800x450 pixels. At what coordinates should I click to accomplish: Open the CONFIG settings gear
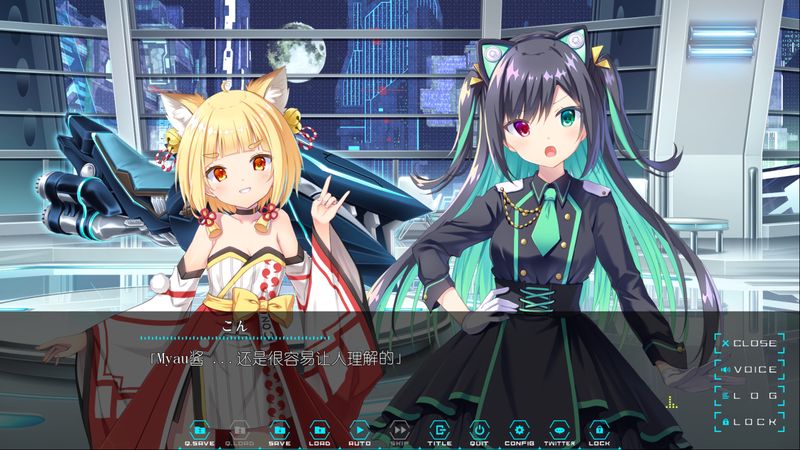click(x=520, y=430)
